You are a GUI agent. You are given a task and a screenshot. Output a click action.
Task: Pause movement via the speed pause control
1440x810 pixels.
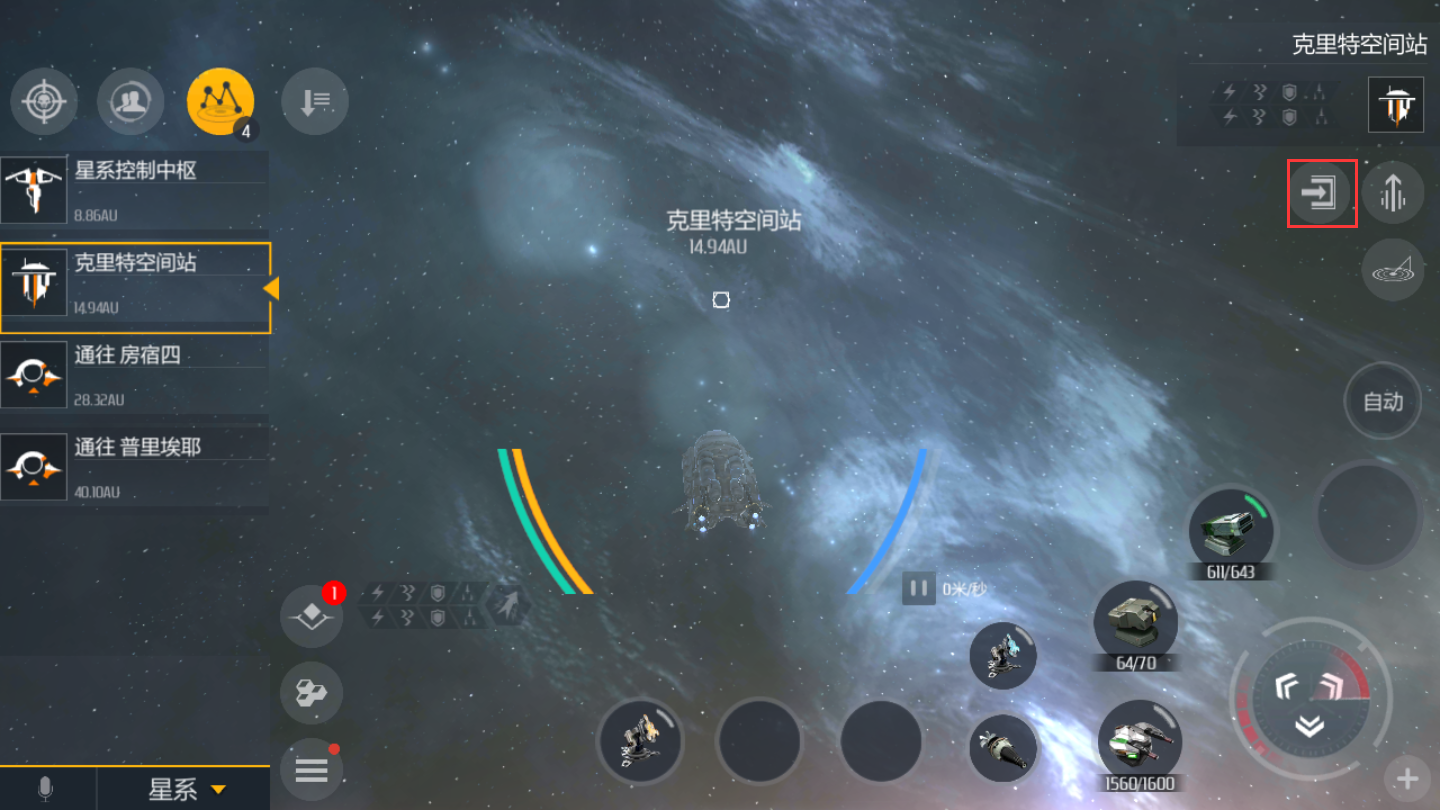[917, 589]
